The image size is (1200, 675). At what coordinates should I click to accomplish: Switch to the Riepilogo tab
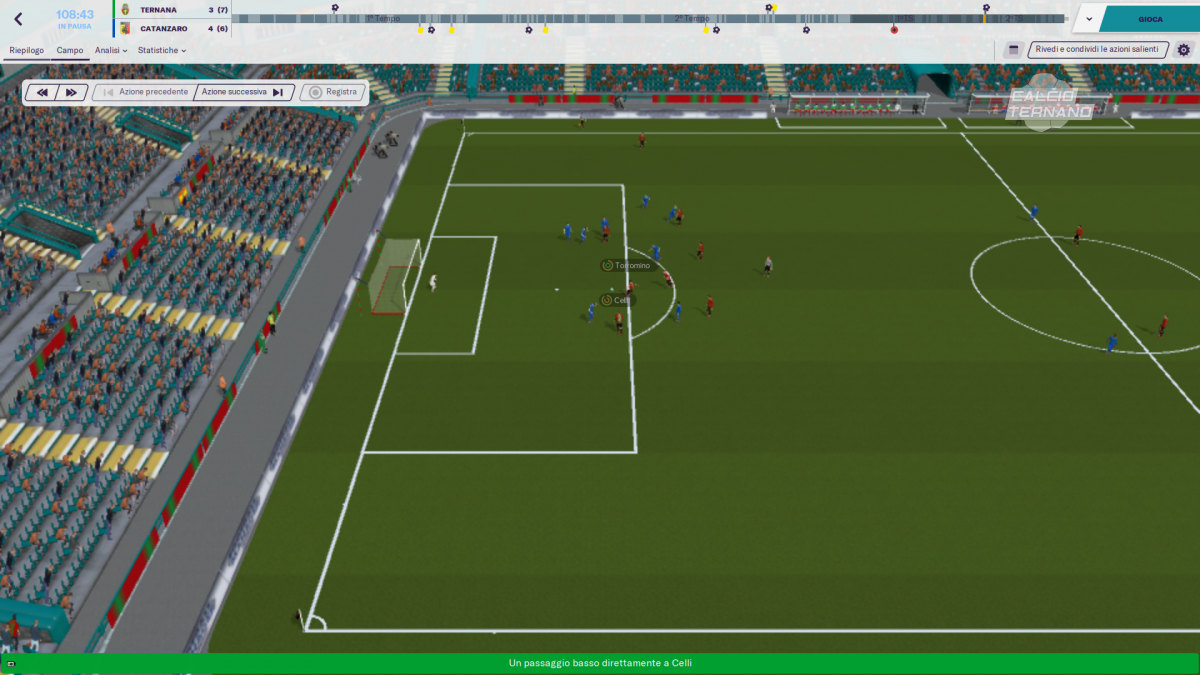(x=26, y=50)
